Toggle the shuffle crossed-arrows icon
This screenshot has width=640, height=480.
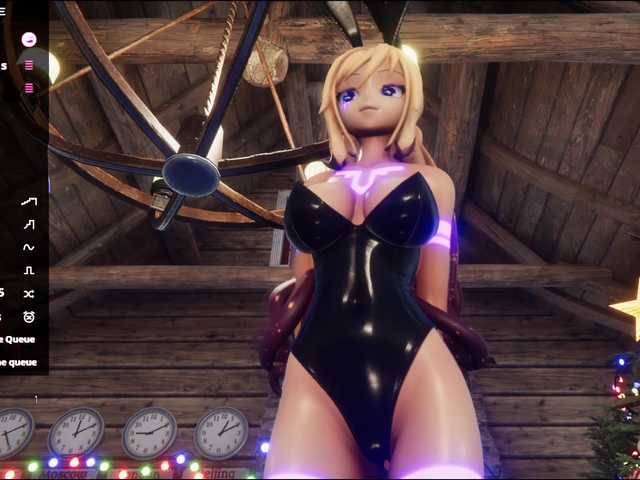[29, 294]
